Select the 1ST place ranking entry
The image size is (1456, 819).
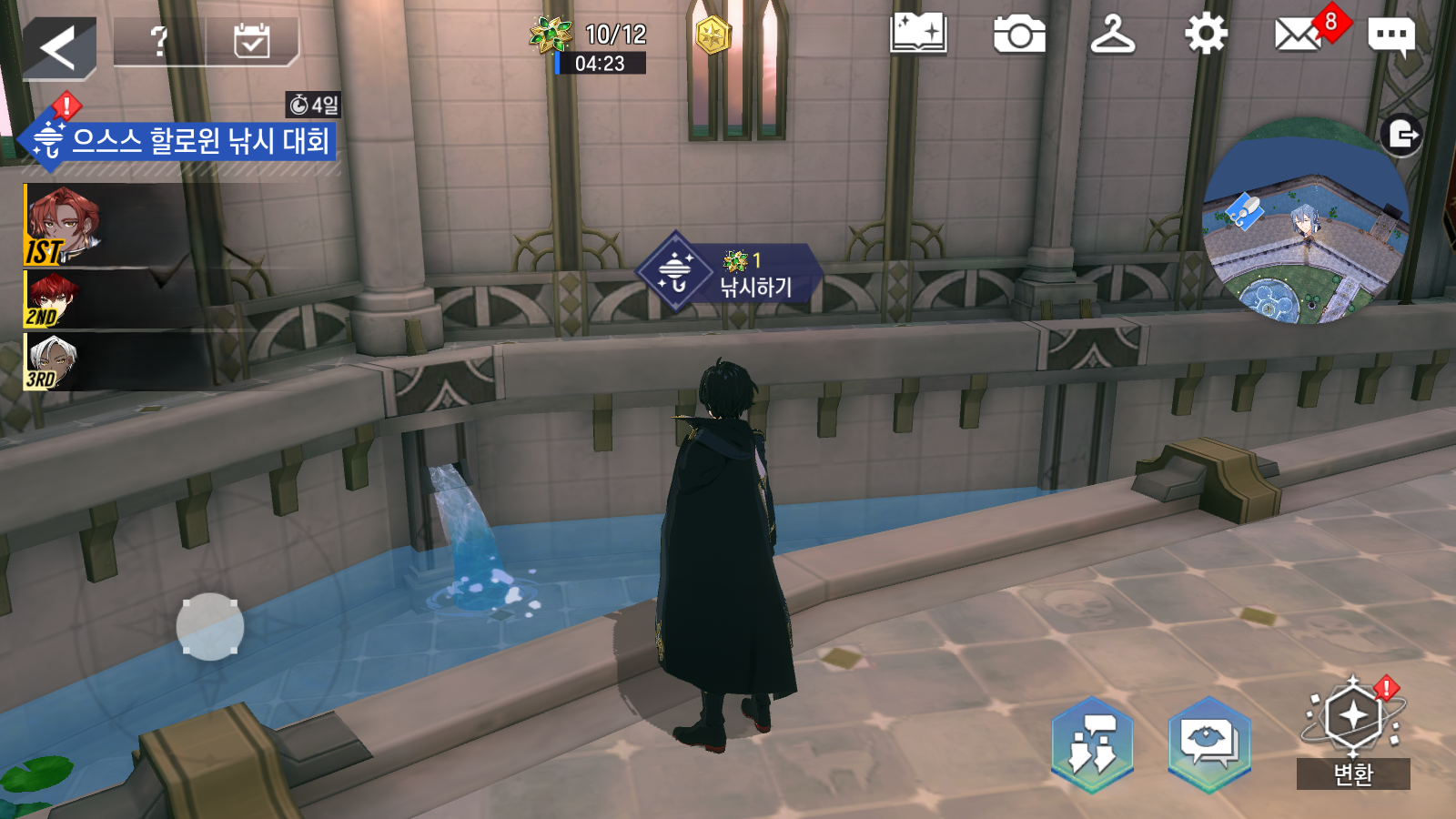pos(109,225)
